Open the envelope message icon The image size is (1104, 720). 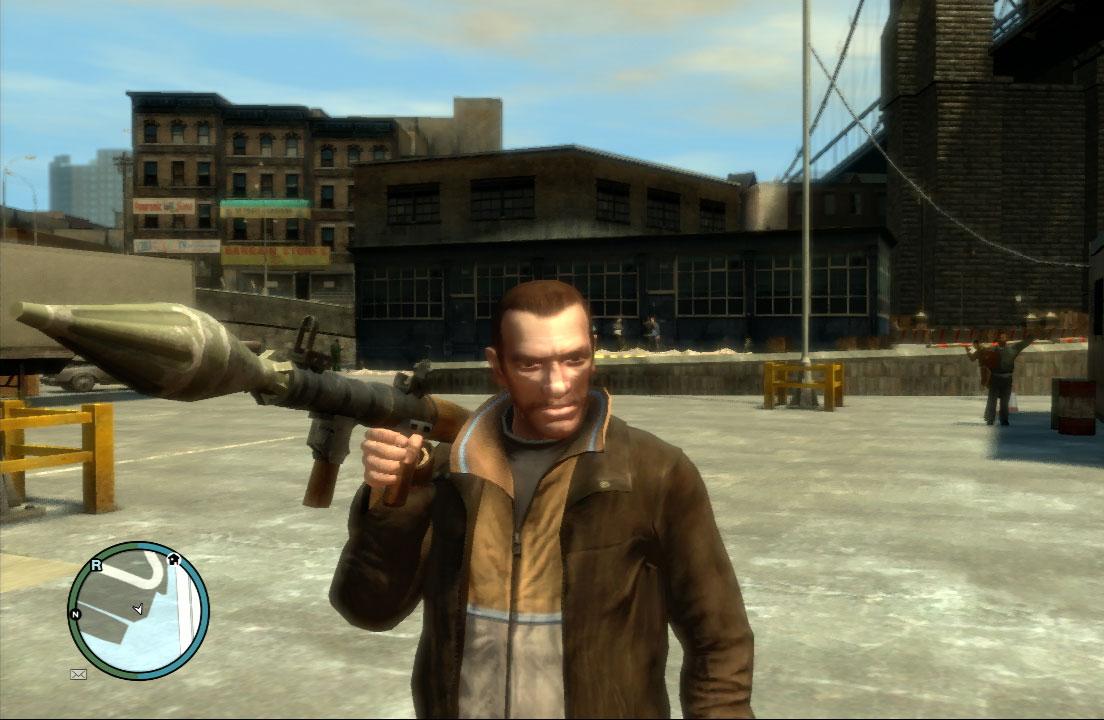[x=78, y=674]
